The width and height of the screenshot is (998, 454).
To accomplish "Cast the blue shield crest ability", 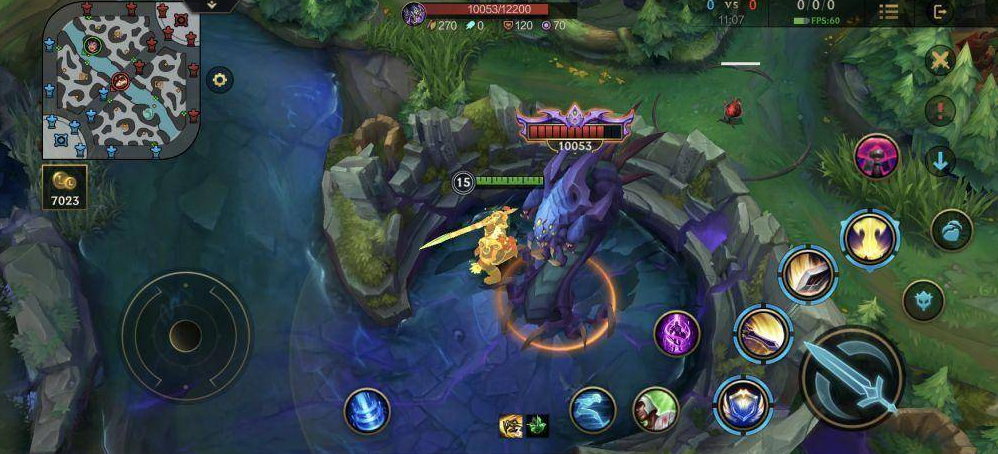I will point(742,404).
